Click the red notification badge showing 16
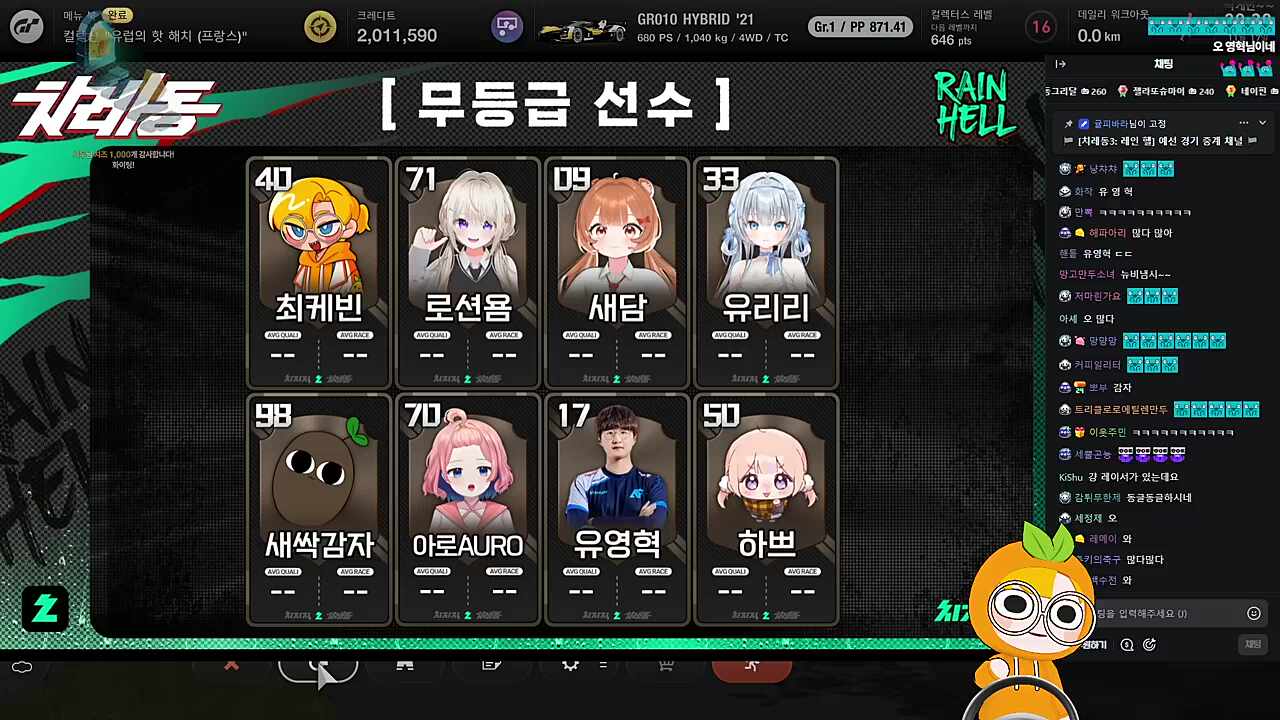Viewport: 1280px width, 720px height. (x=1040, y=27)
